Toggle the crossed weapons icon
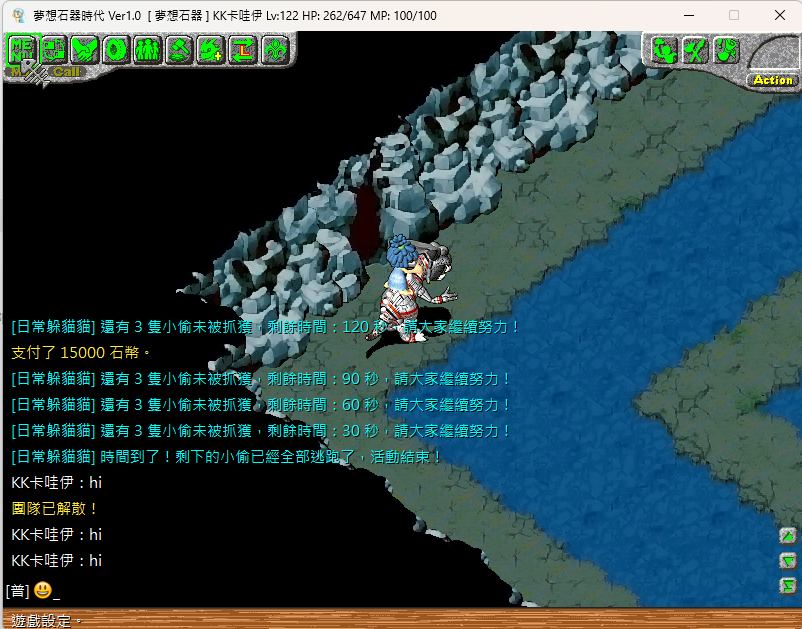Screen dimensions: 802x629 pyautogui.click(x=695, y=50)
